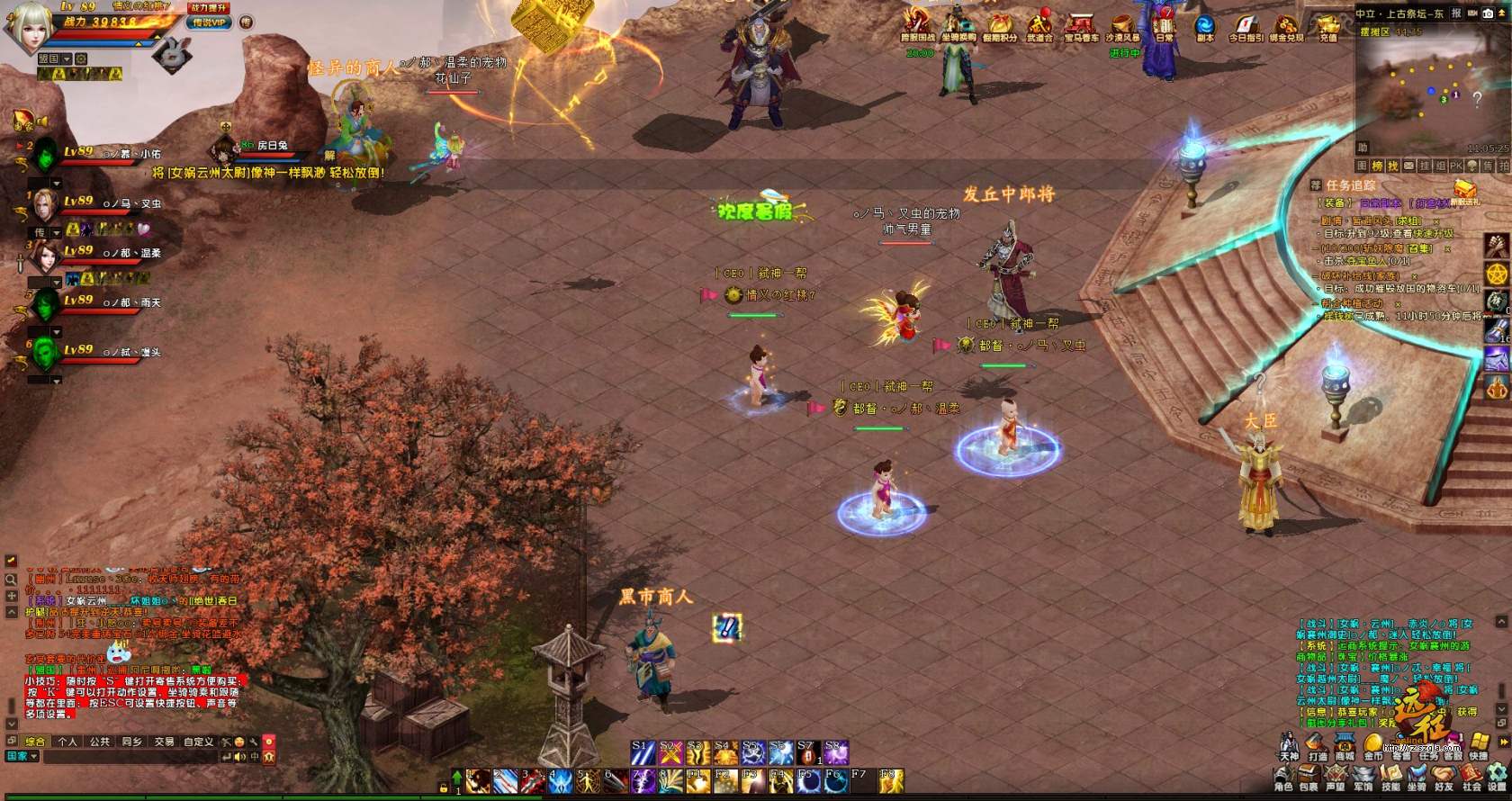Open the 日常 daily activities icon

1165,25
